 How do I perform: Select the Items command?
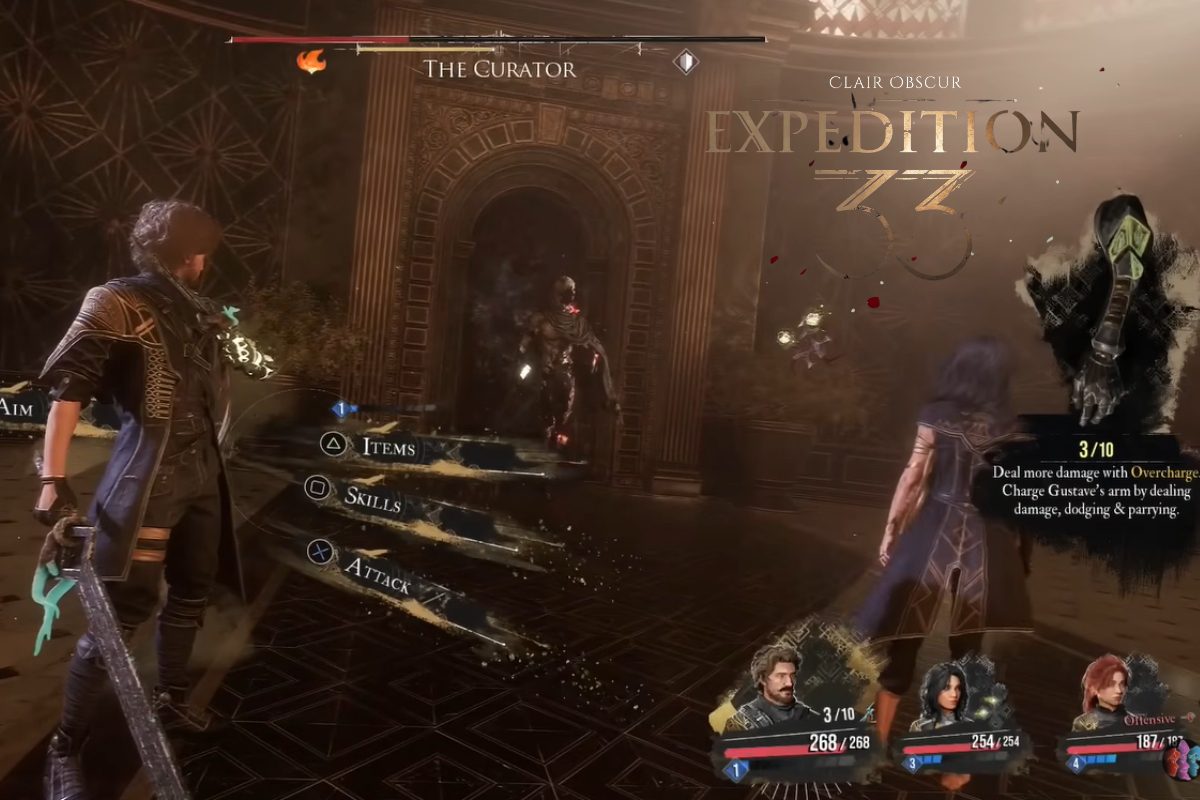tap(389, 447)
